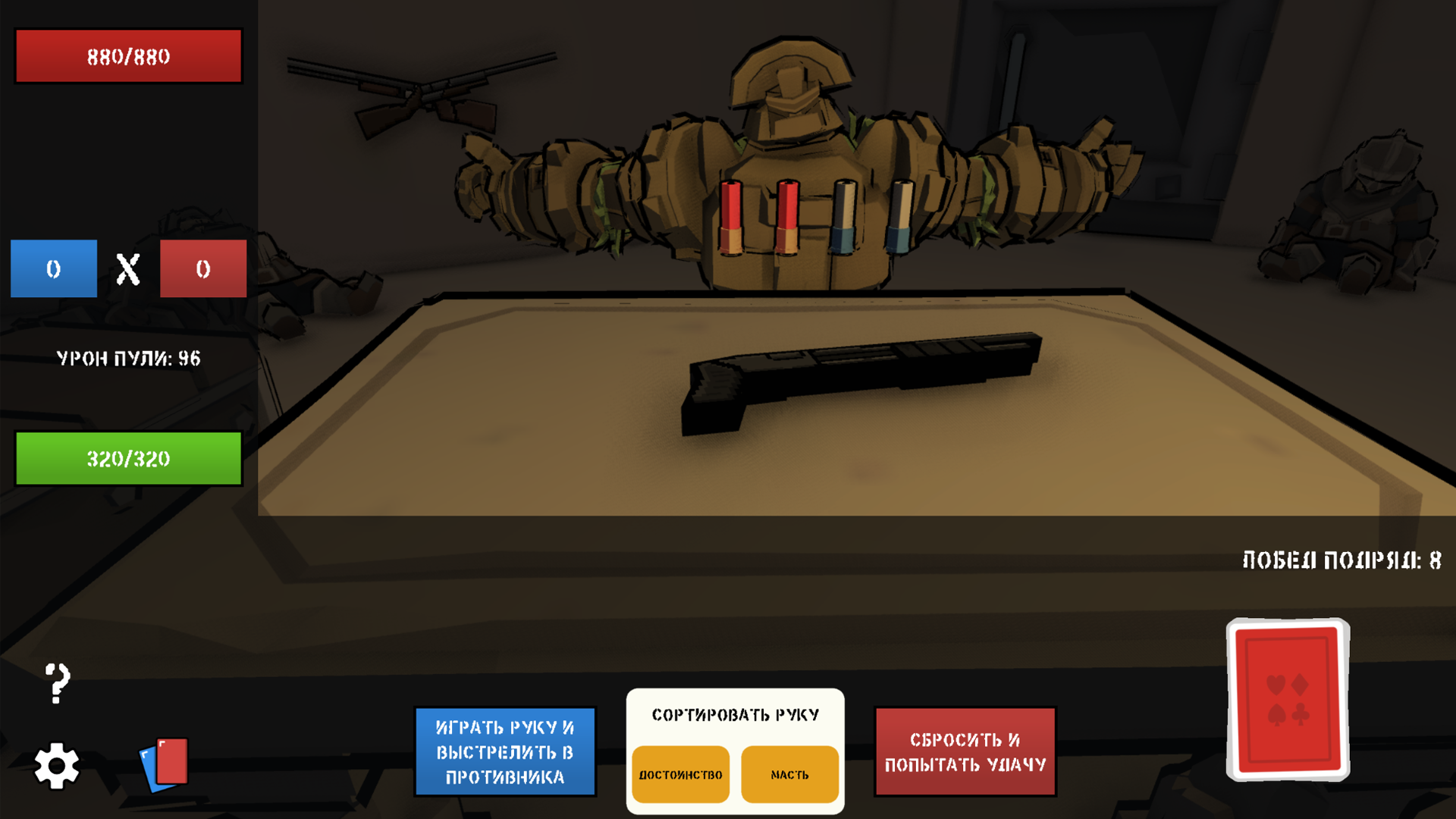
Task: Click the red 880/880 health bar
Action: pyautogui.click(x=128, y=55)
